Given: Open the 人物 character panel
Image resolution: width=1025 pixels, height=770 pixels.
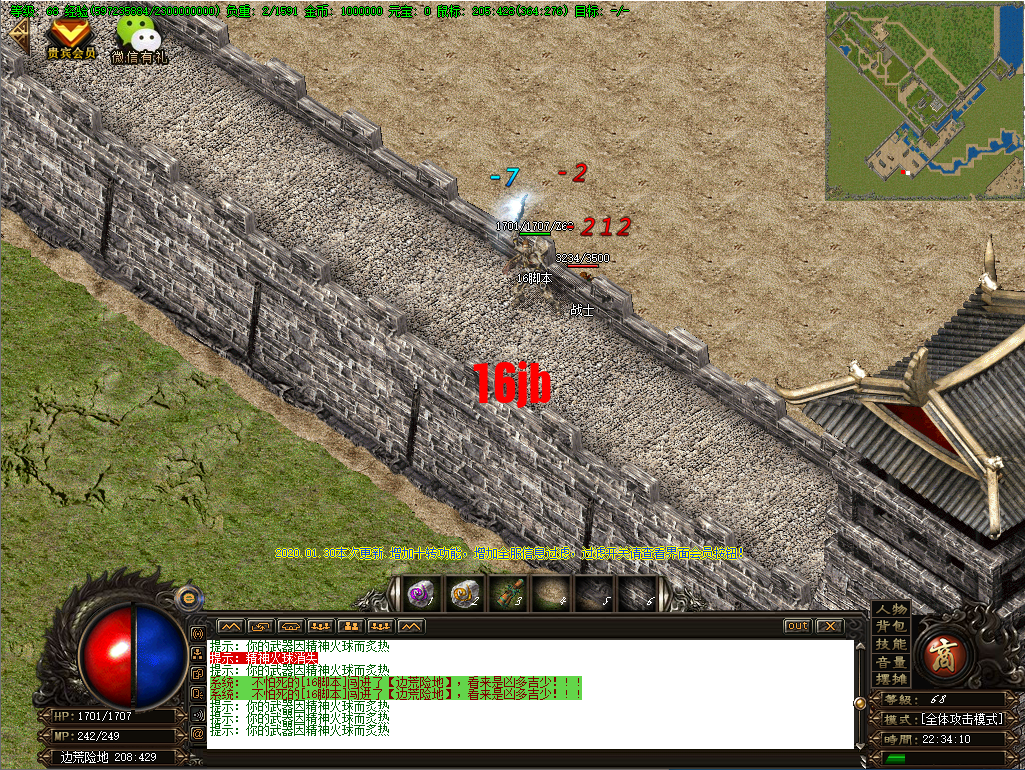Looking at the screenshot, I should [x=891, y=610].
